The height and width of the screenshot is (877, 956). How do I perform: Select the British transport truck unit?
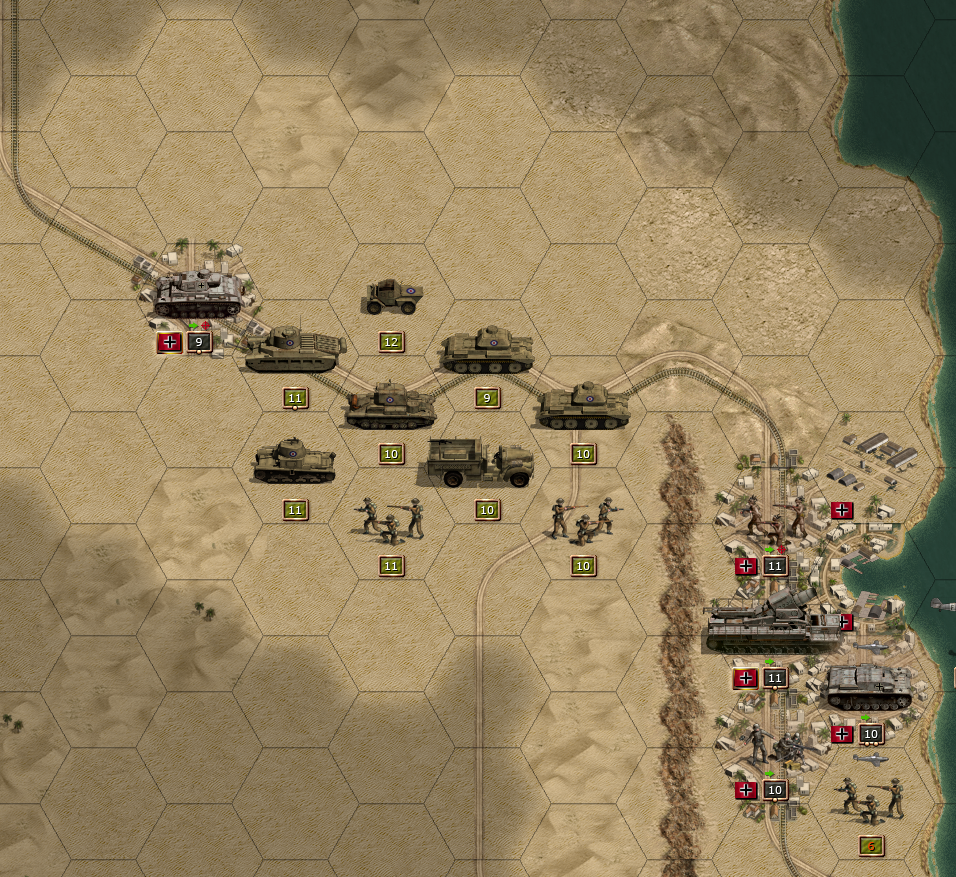point(480,463)
